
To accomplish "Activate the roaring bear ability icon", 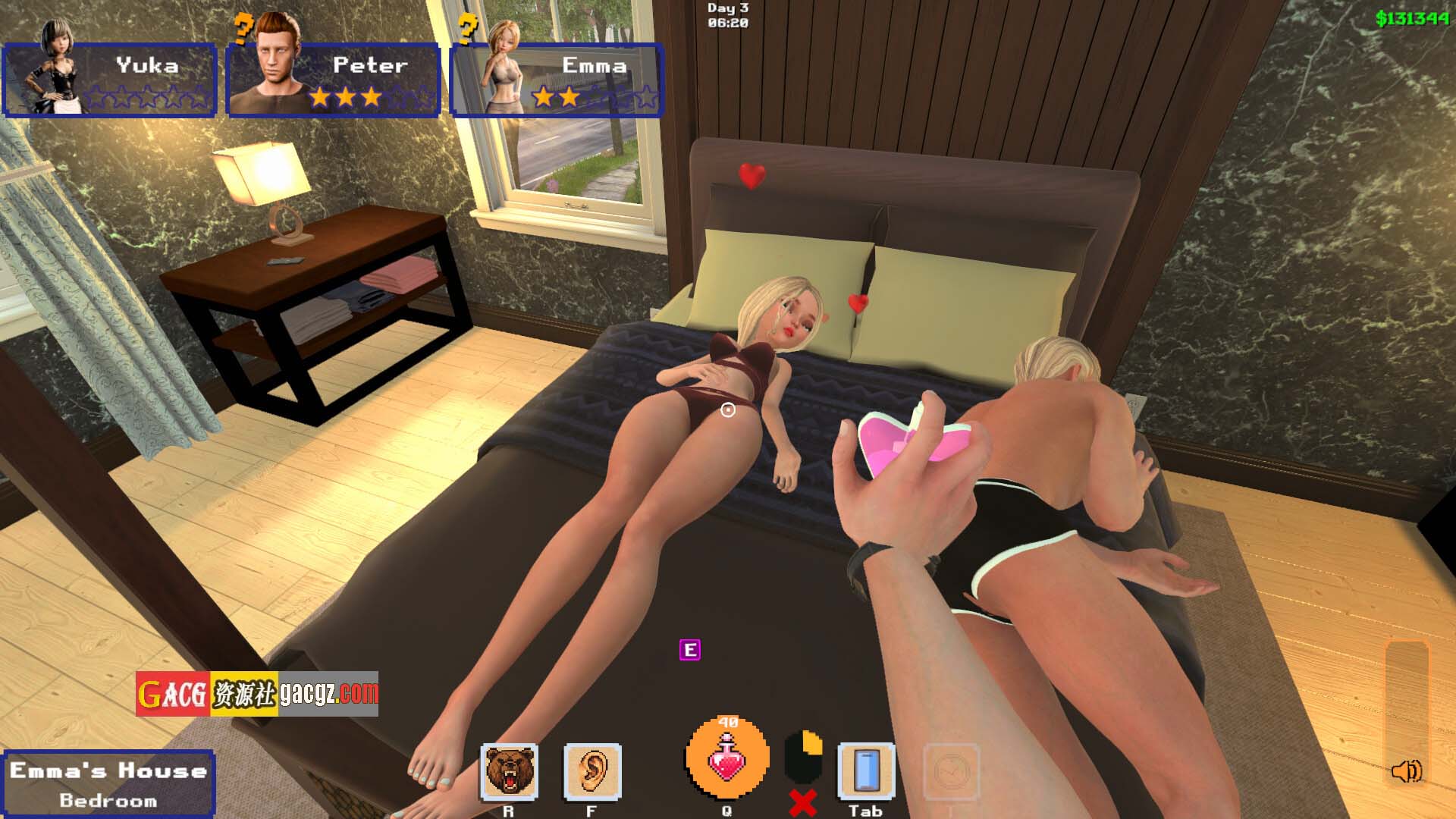I will point(510,772).
